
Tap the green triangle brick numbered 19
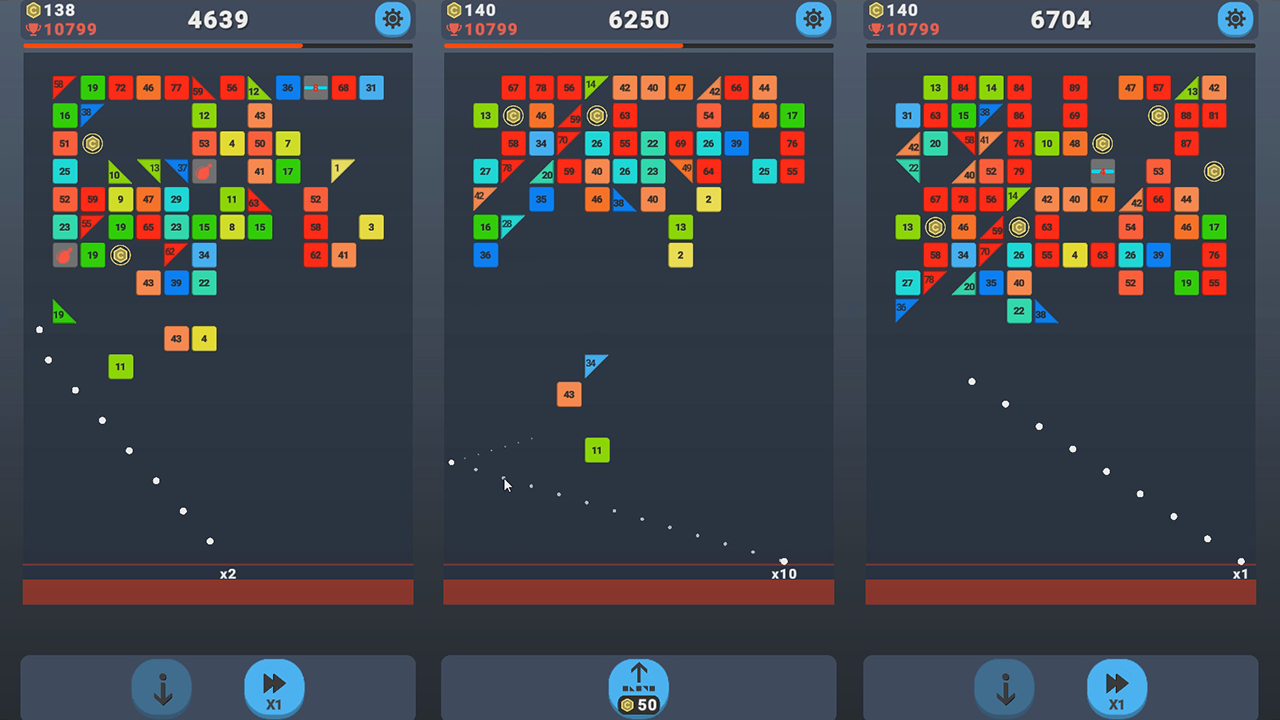pos(62,313)
